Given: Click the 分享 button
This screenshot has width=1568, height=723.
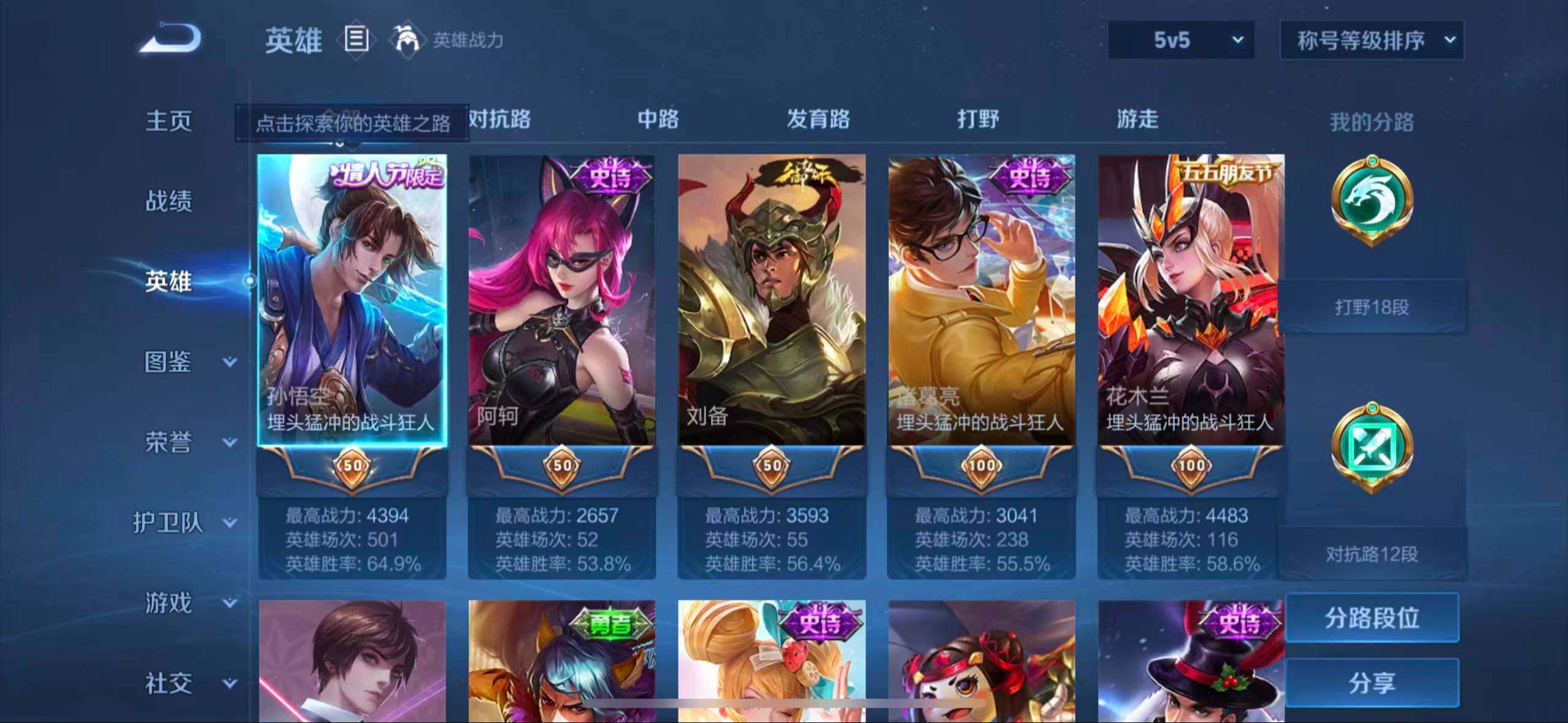Looking at the screenshot, I should tap(1372, 683).
